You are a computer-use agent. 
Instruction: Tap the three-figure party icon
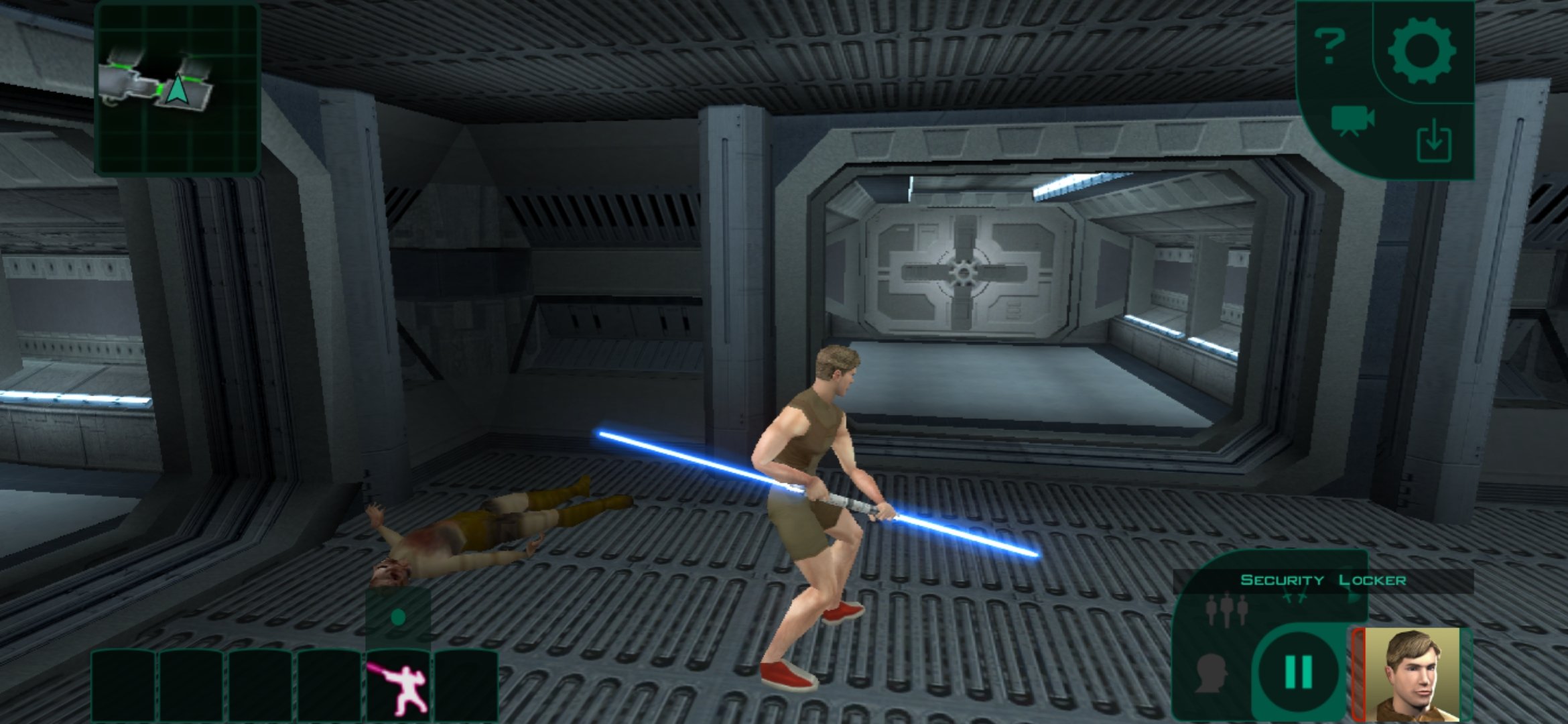point(1225,611)
